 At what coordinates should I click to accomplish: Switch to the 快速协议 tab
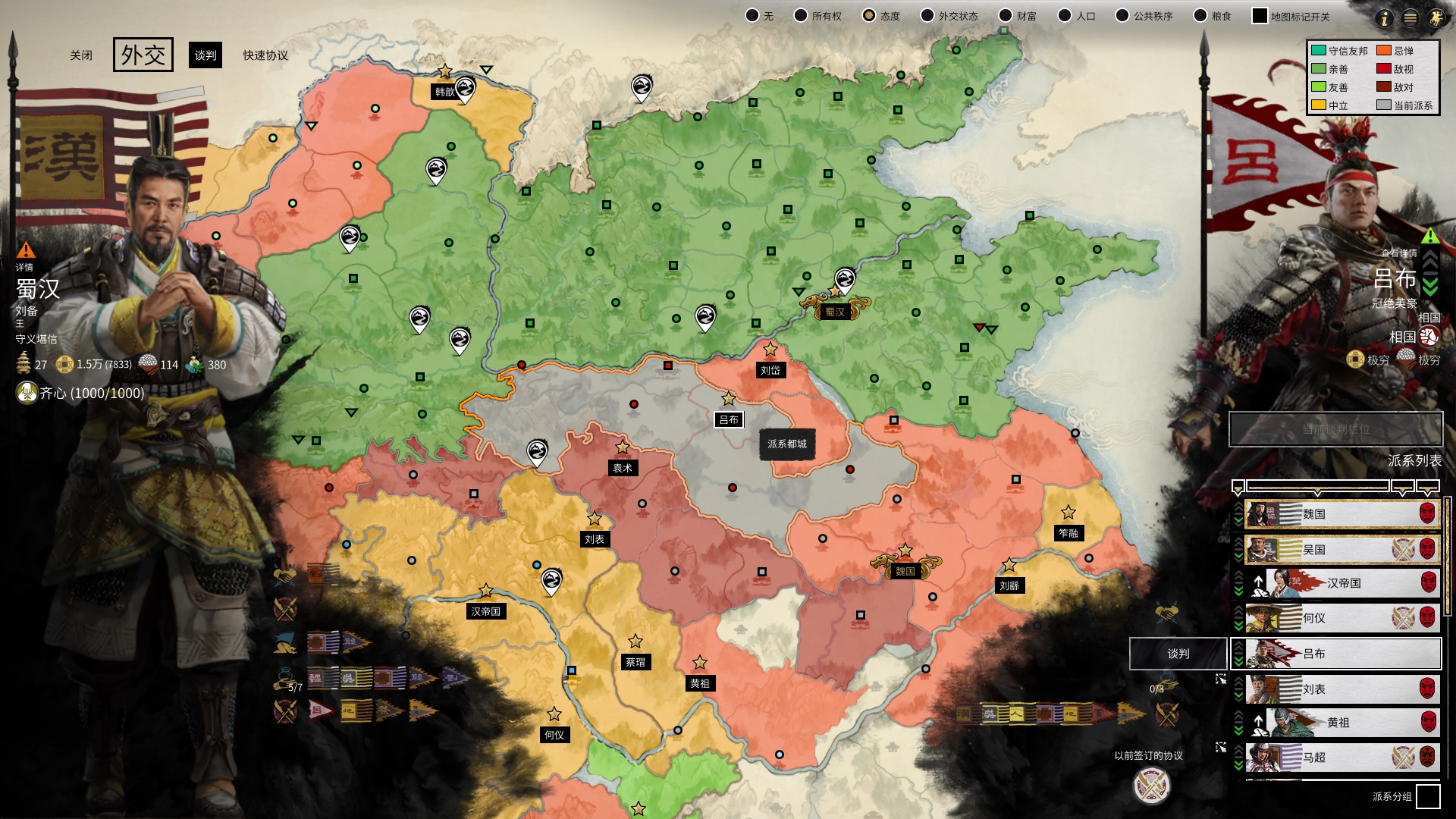[x=266, y=55]
